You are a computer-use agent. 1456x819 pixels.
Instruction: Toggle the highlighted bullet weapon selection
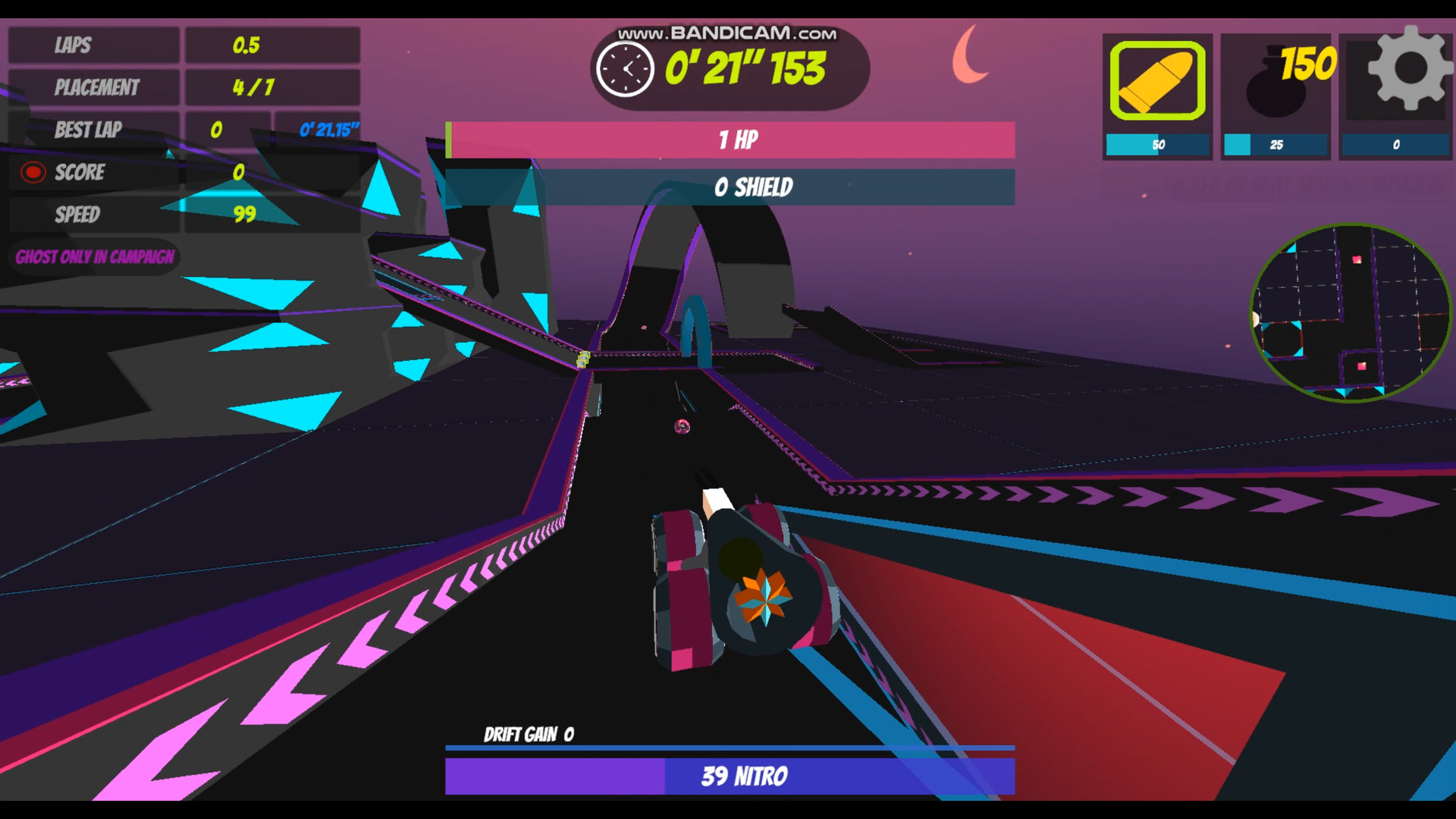pyautogui.click(x=1156, y=80)
